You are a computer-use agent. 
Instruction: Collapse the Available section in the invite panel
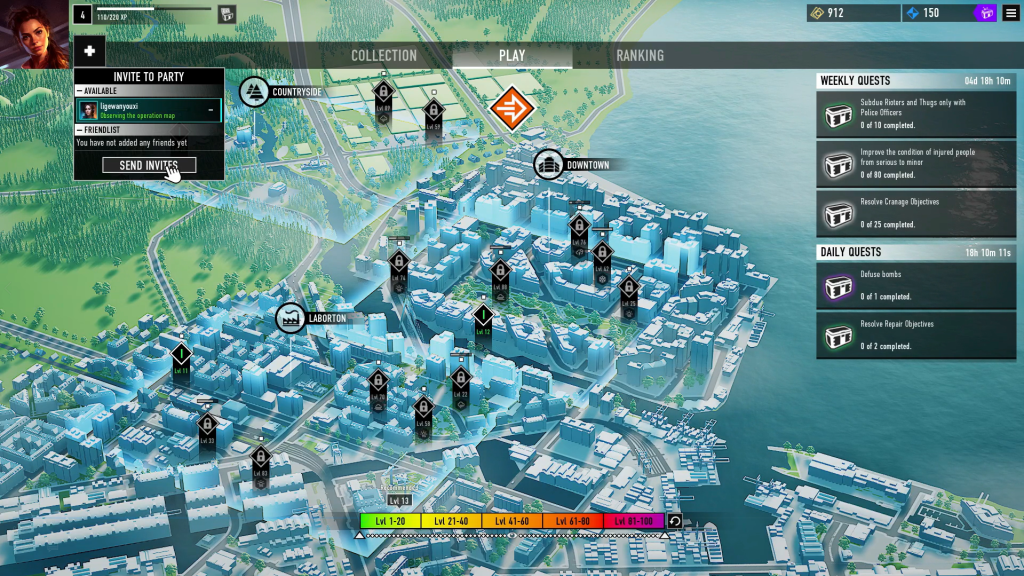(x=79, y=91)
